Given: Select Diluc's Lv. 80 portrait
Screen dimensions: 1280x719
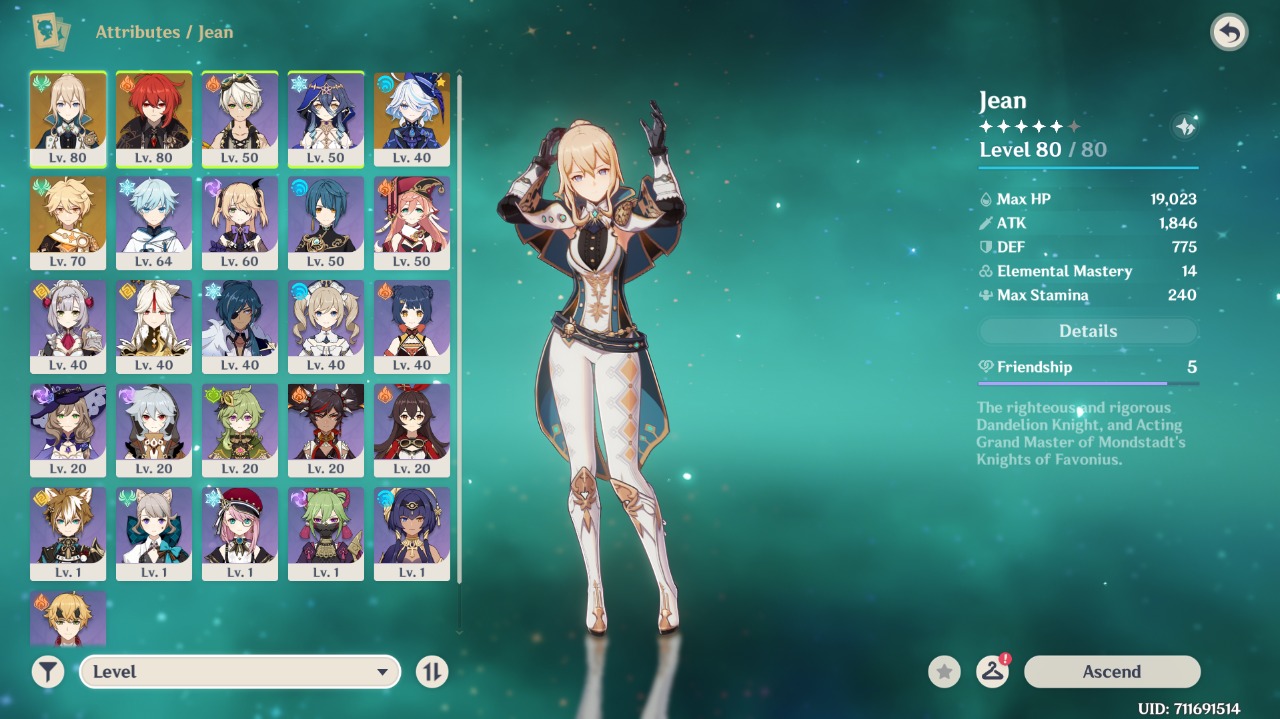Looking at the screenshot, I should tap(154, 118).
